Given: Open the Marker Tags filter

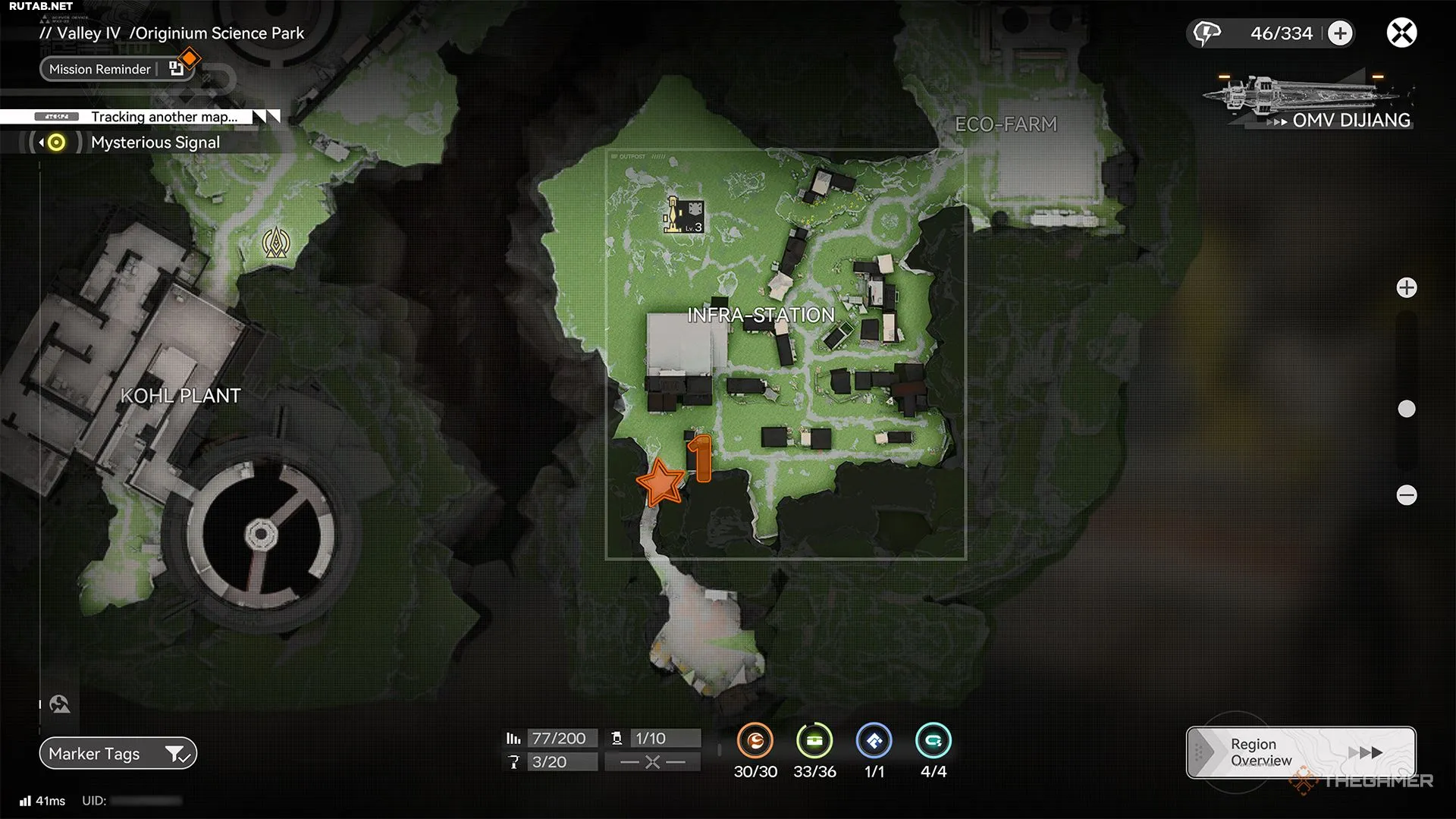Looking at the screenshot, I should (118, 754).
